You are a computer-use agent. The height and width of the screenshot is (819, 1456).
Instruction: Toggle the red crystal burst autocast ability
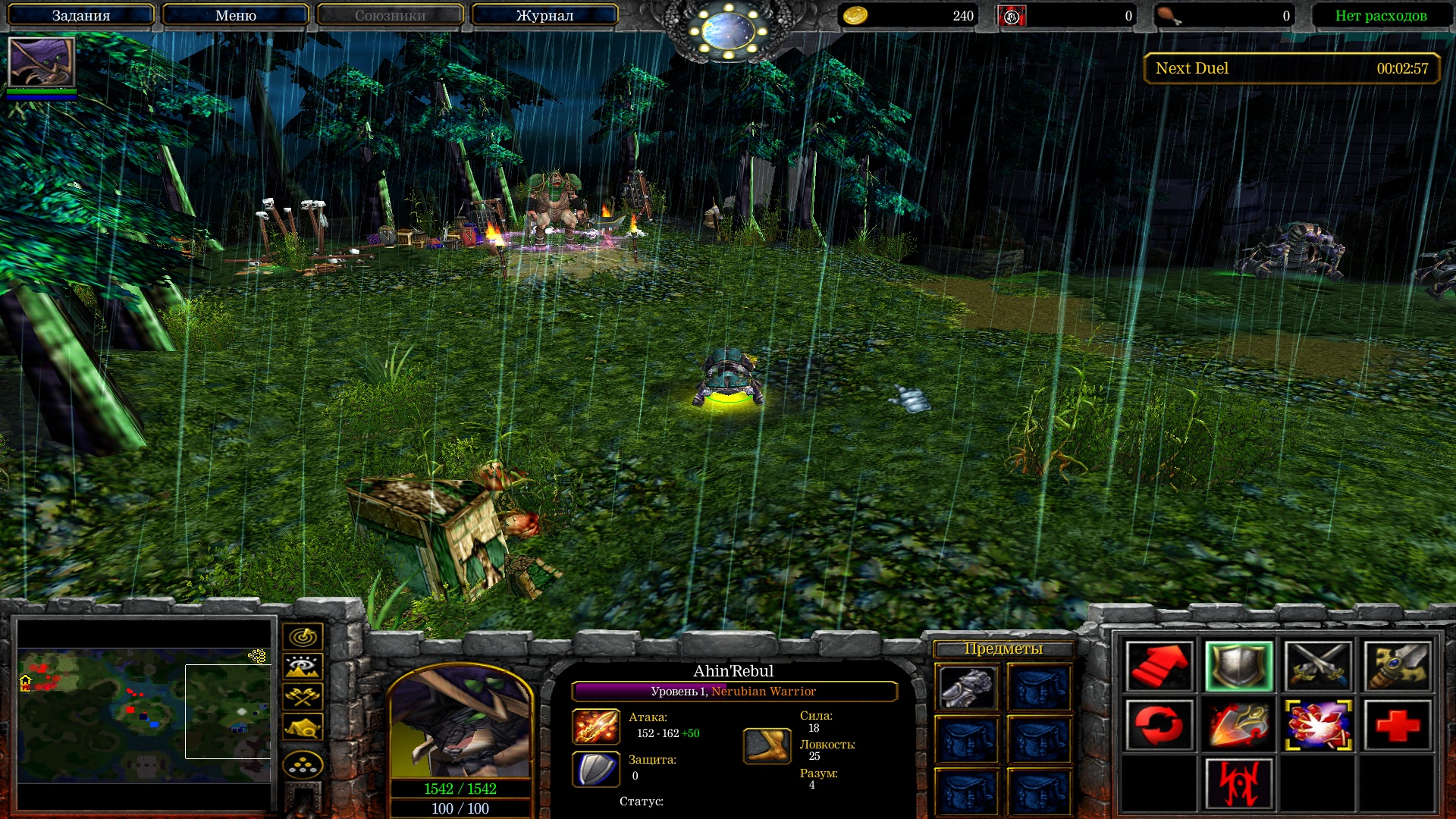point(1318,725)
